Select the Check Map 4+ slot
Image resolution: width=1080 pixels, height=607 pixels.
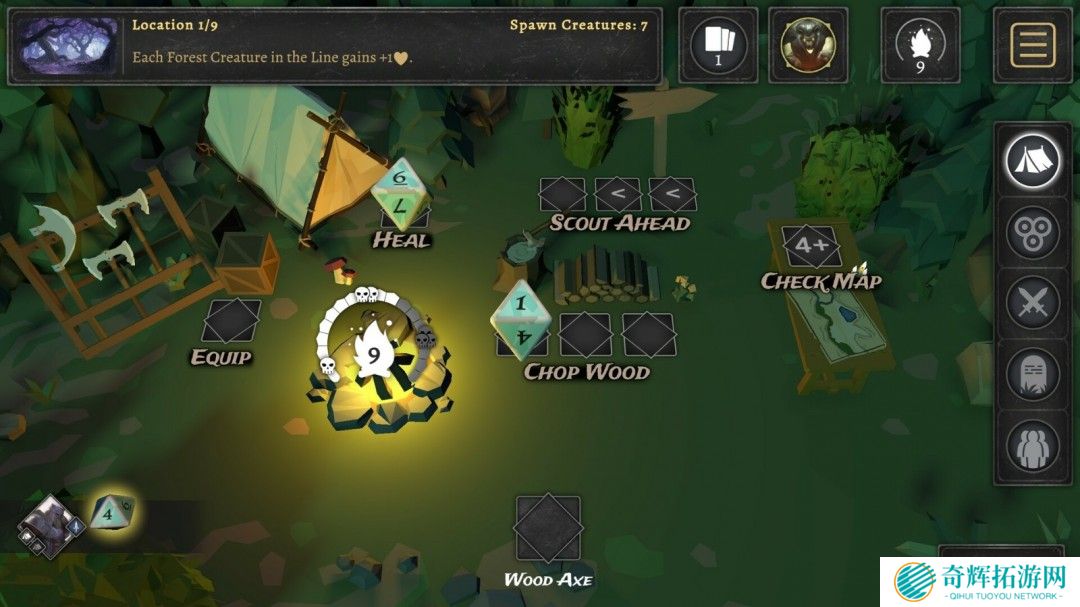coord(811,246)
